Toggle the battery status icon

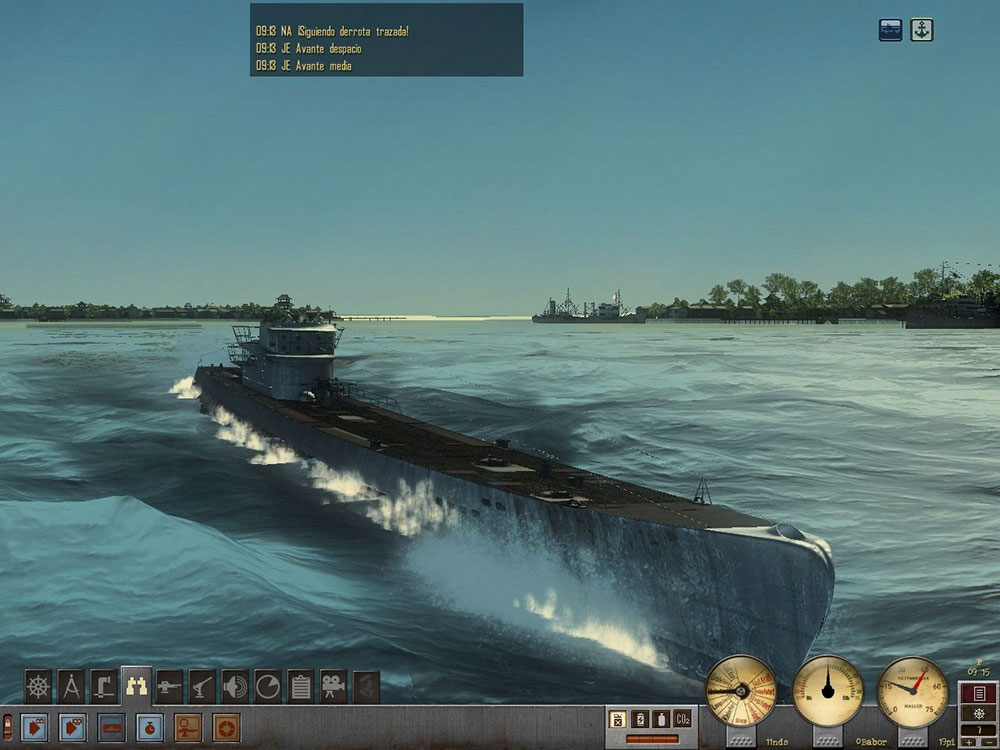(x=639, y=719)
